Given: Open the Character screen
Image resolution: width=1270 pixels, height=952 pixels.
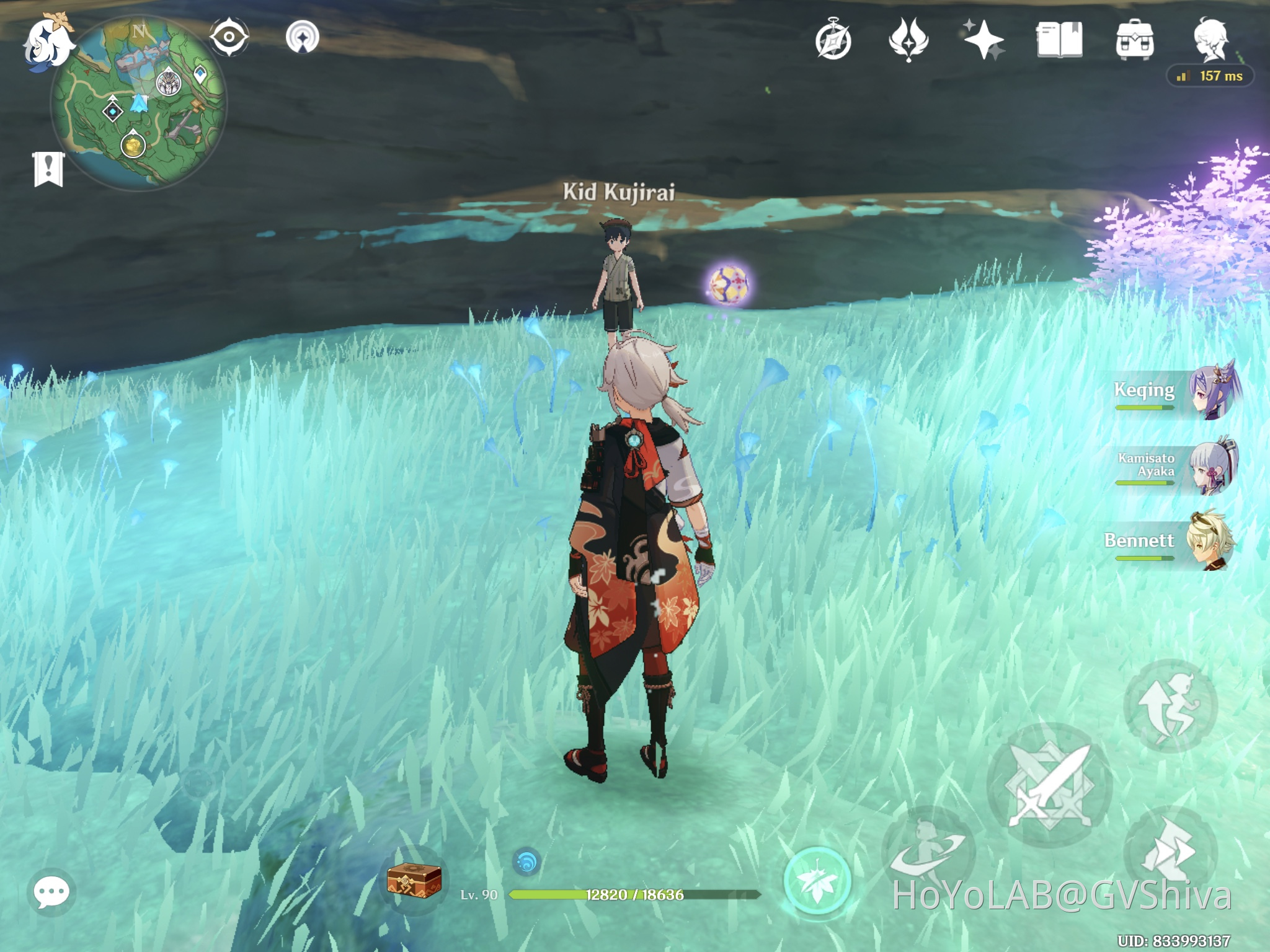Looking at the screenshot, I should click(1212, 37).
